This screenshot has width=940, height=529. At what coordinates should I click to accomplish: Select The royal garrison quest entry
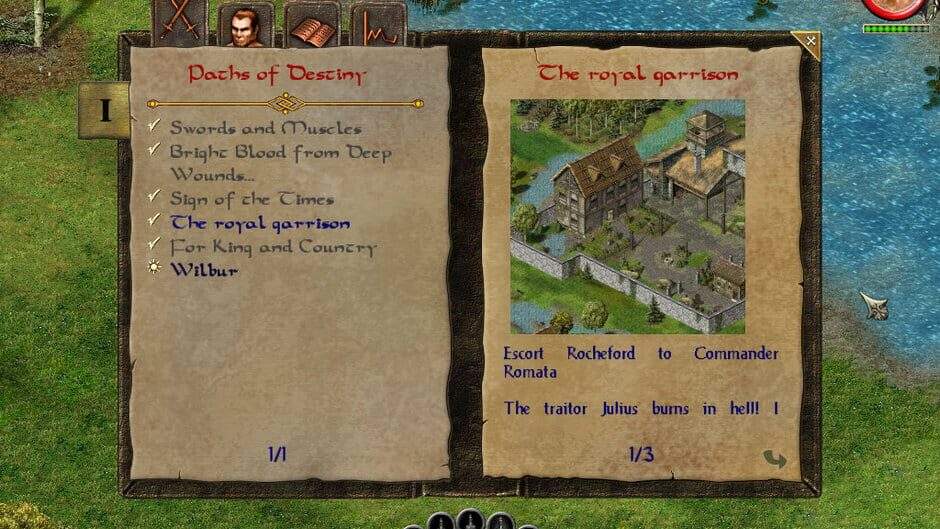click(260, 223)
